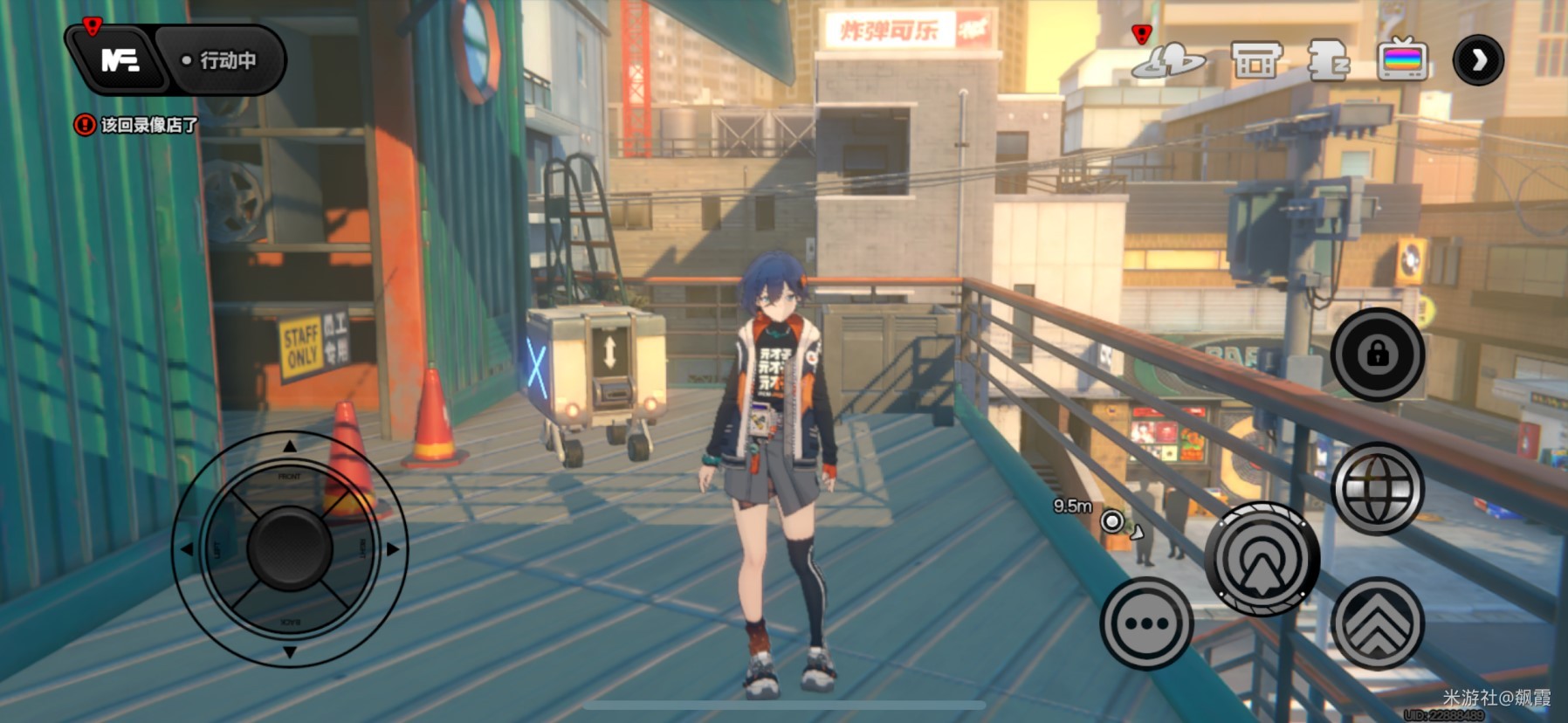Open the planet-shaped icon in the top bar
This screenshot has height=723, width=1568.
(x=1167, y=60)
